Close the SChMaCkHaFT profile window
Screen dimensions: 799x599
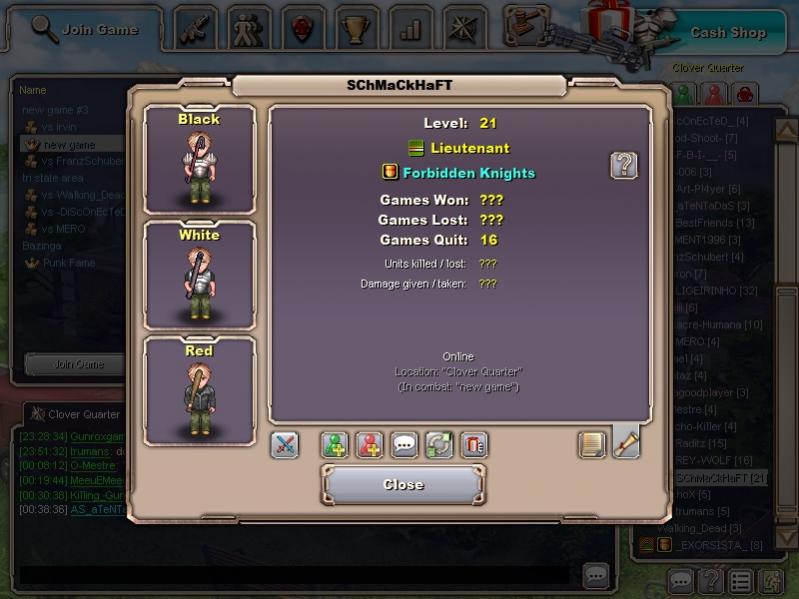pyautogui.click(x=403, y=485)
